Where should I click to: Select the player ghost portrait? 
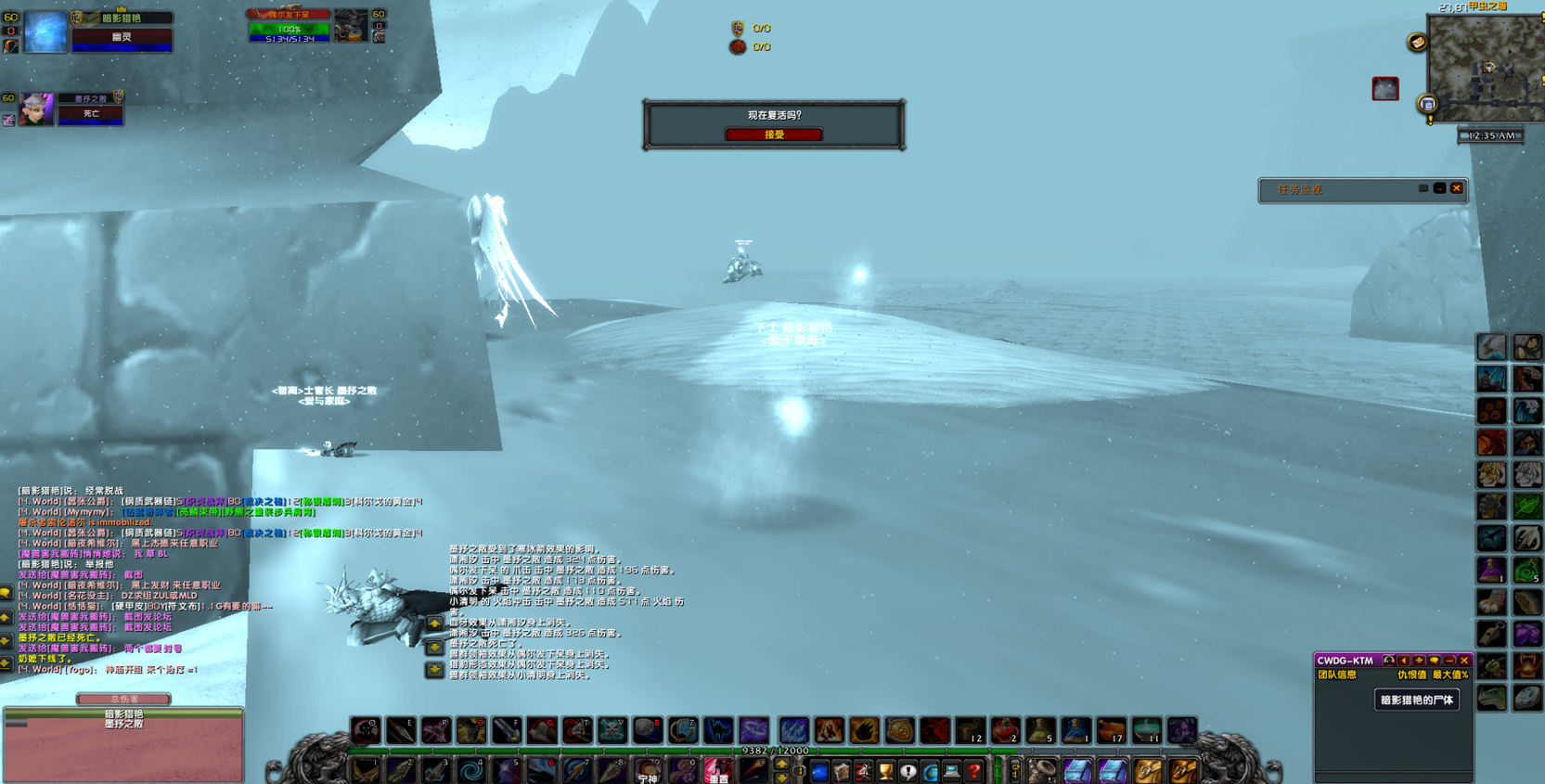45,32
